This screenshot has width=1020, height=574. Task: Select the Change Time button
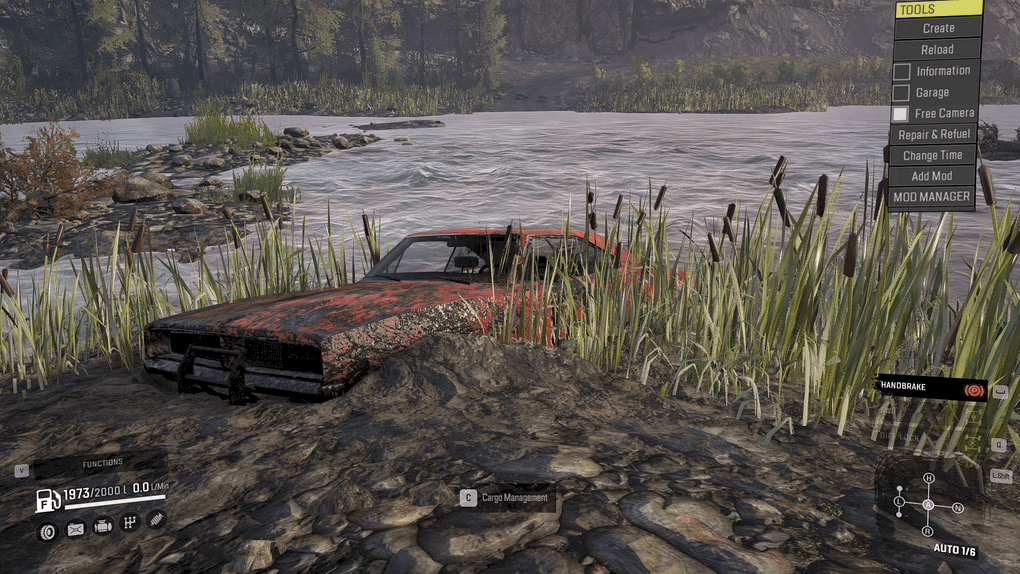[x=932, y=155]
